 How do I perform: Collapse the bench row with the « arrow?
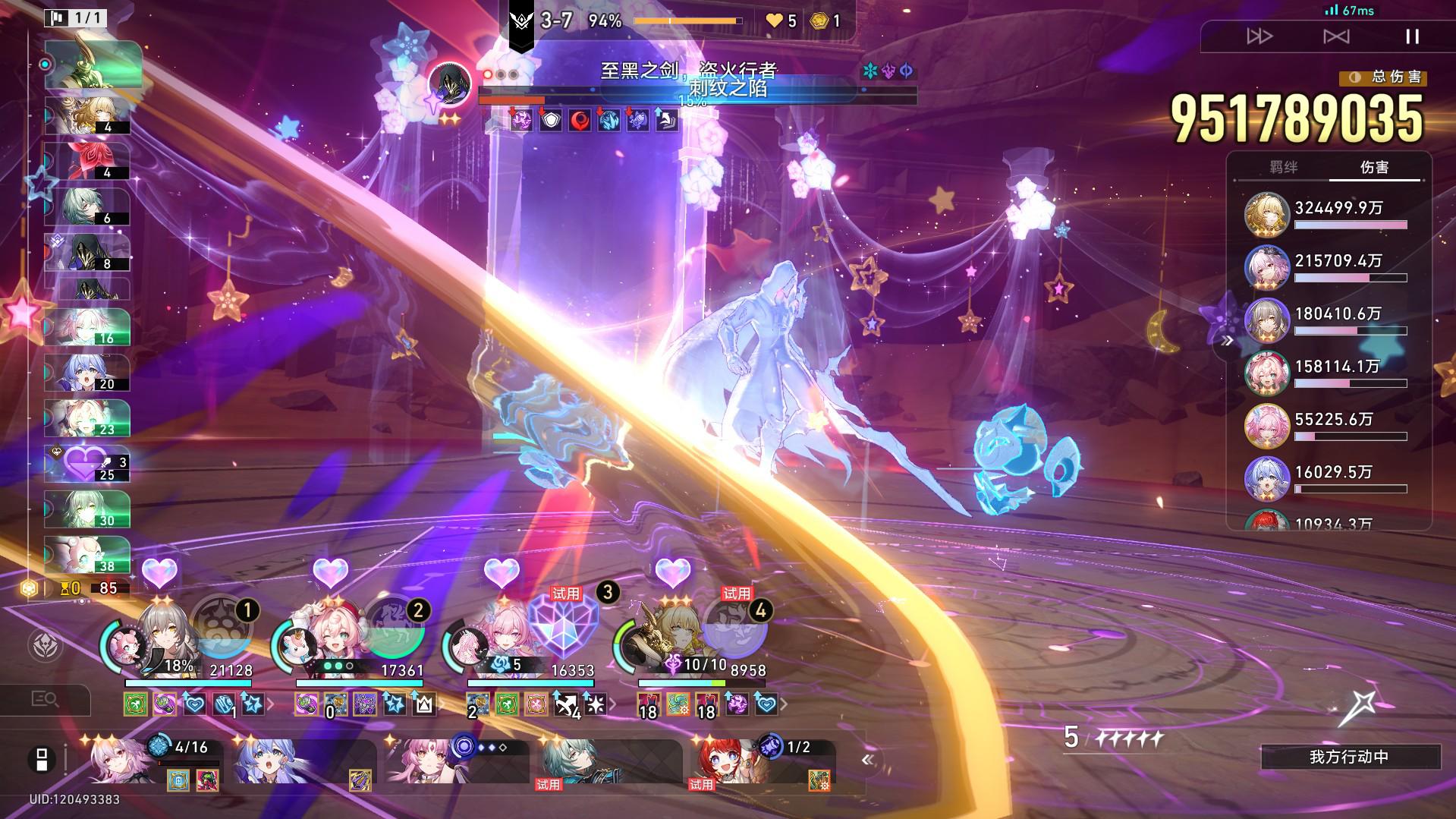867,759
